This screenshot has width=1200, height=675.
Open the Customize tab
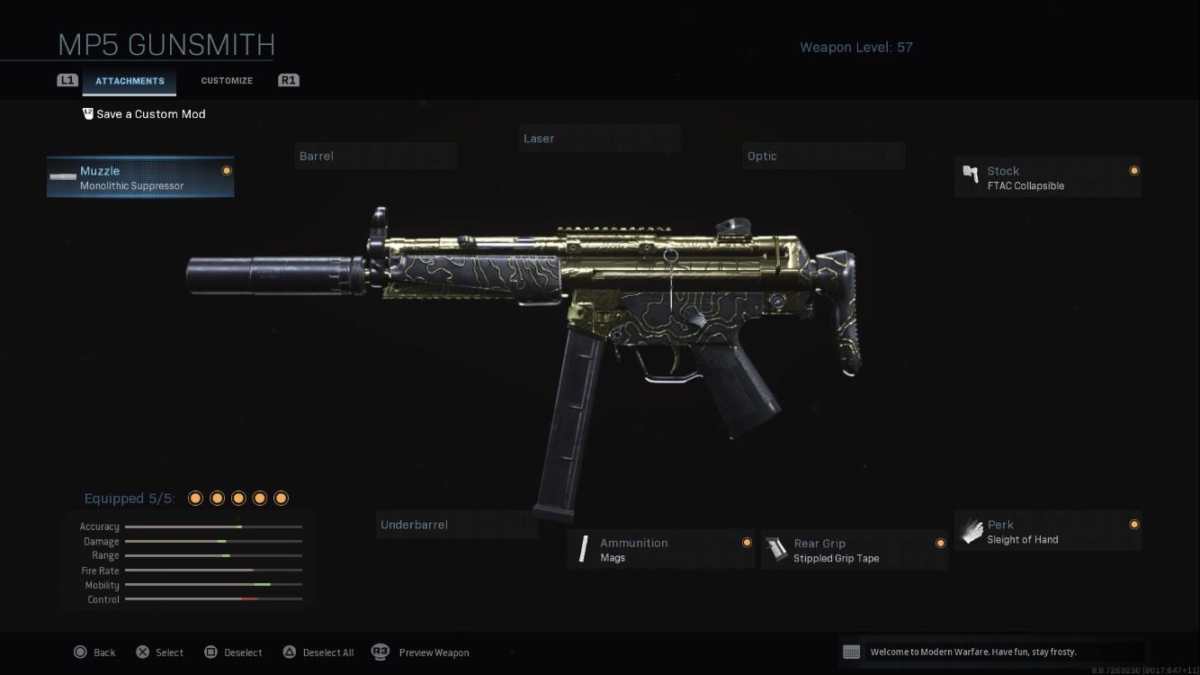tap(227, 81)
